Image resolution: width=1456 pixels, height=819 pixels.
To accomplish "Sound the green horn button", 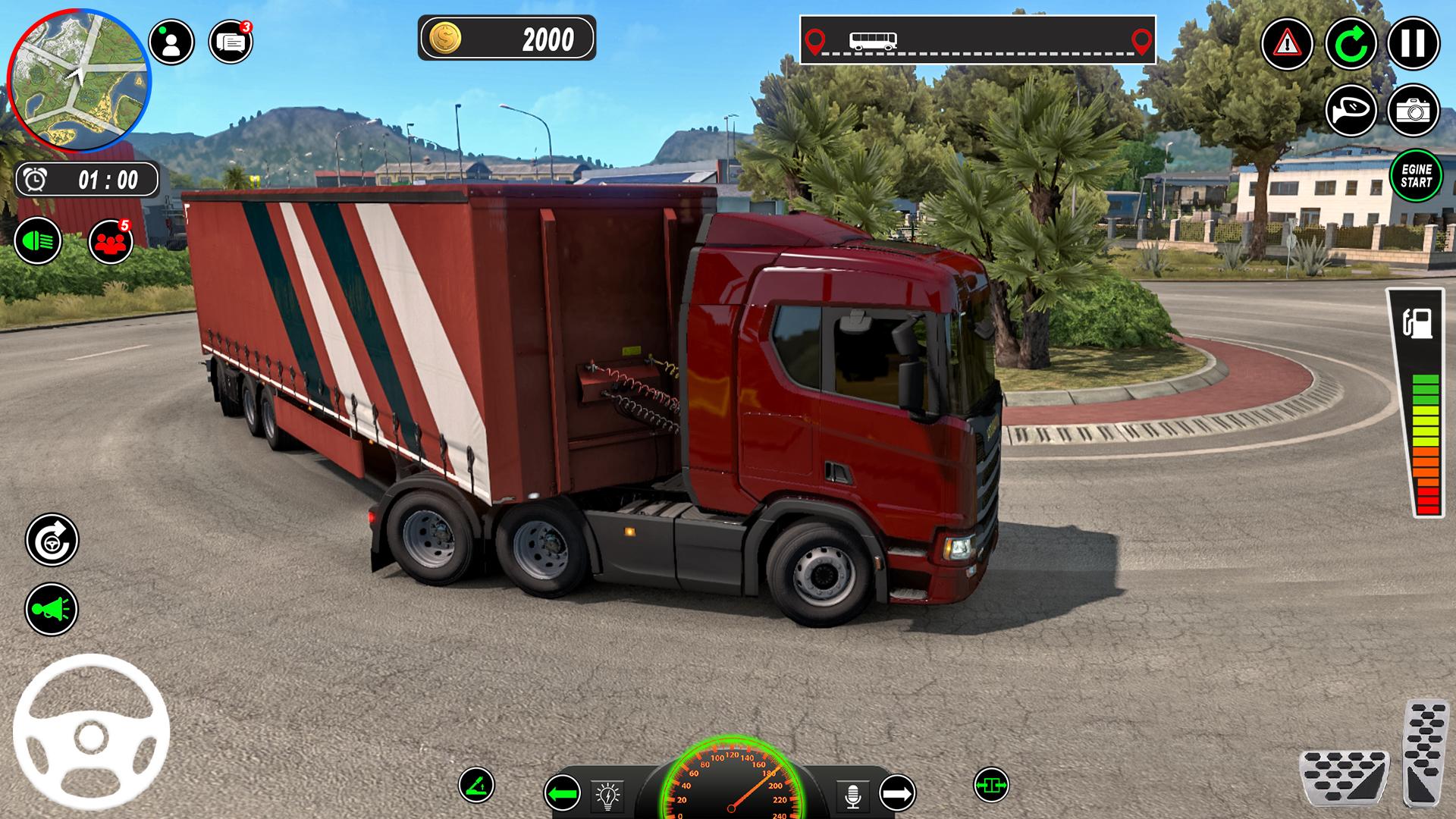I will (x=52, y=608).
